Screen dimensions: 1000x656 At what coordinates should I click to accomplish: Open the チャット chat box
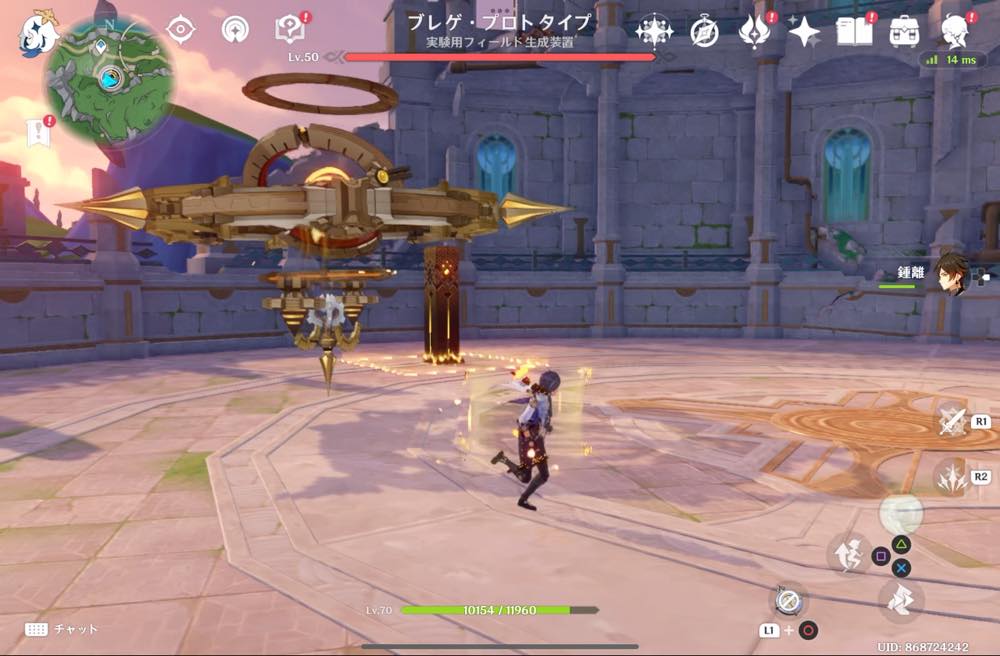62,629
